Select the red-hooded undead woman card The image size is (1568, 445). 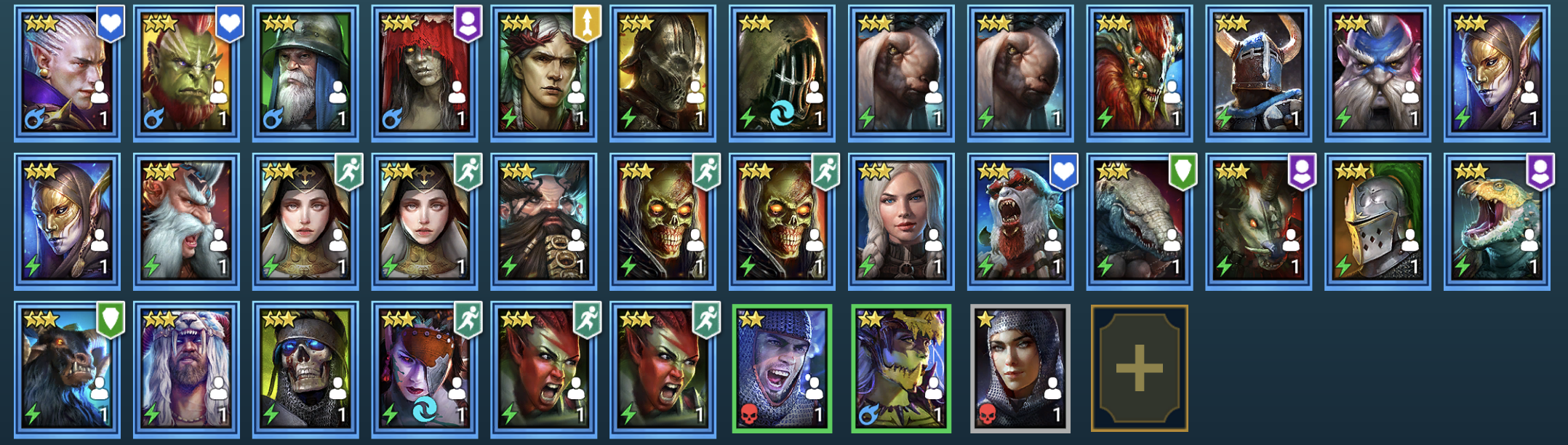[x=425, y=73]
